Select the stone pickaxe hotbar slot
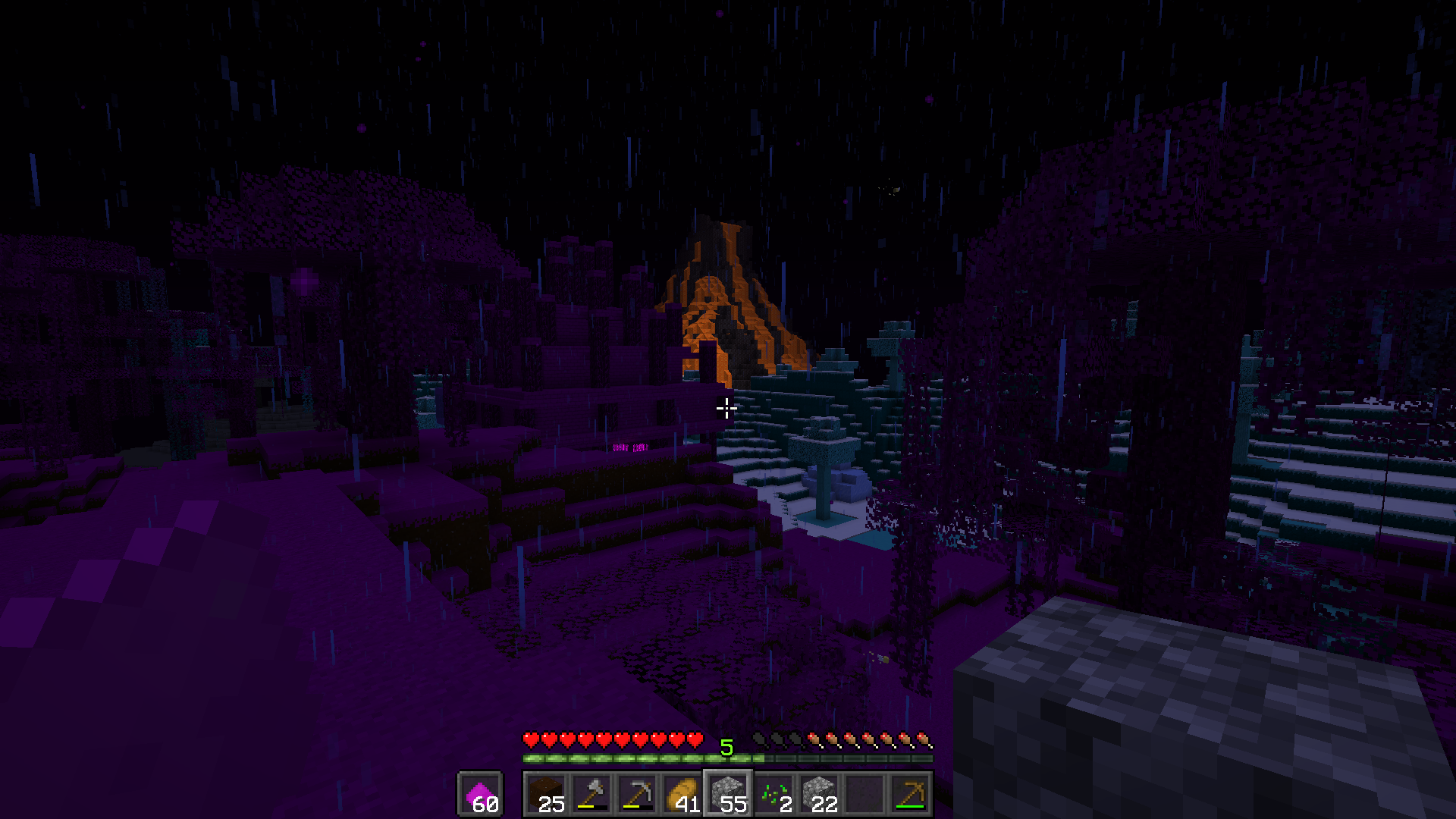This screenshot has height=819, width=1456. [637, 794]
